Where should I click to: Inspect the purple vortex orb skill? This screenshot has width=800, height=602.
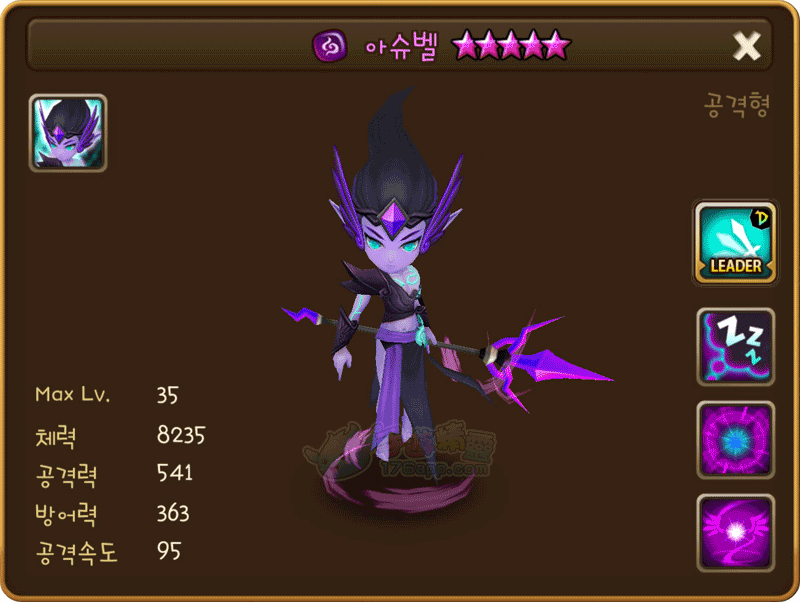735,440
